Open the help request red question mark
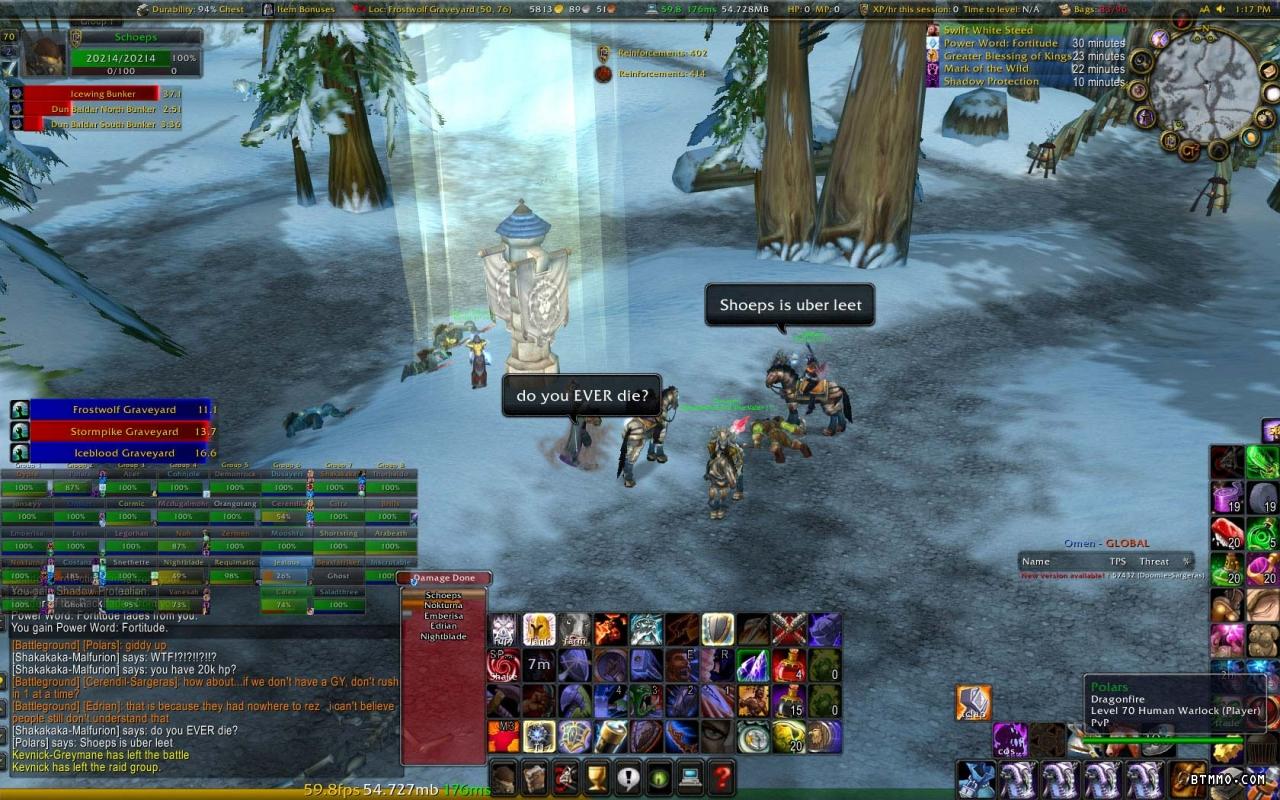1280x800 pixels. [x=722, y=776]
